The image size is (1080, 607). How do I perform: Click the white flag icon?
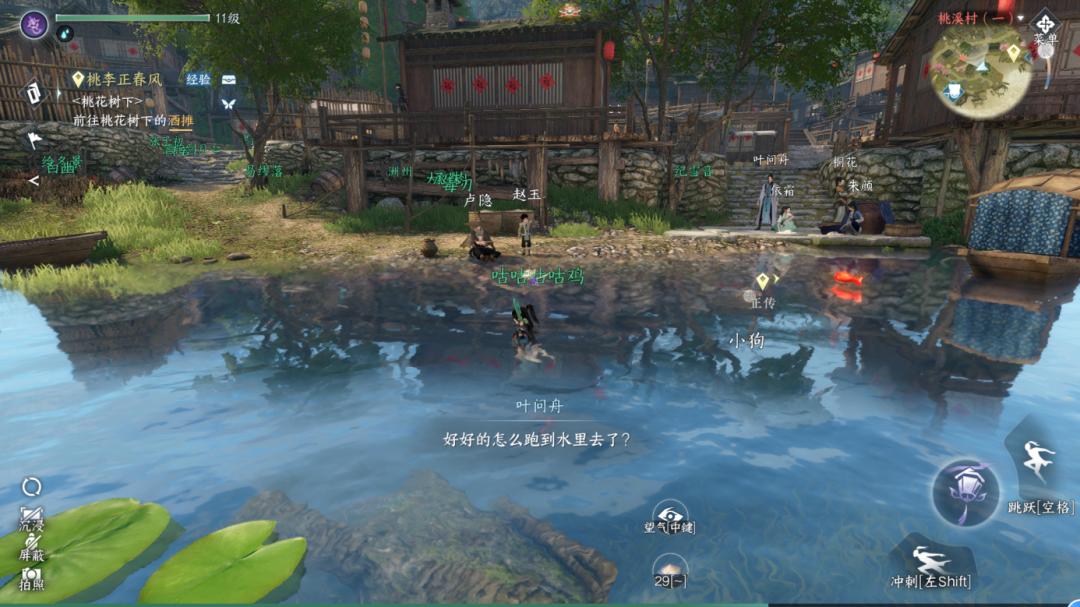click(33, 140)
